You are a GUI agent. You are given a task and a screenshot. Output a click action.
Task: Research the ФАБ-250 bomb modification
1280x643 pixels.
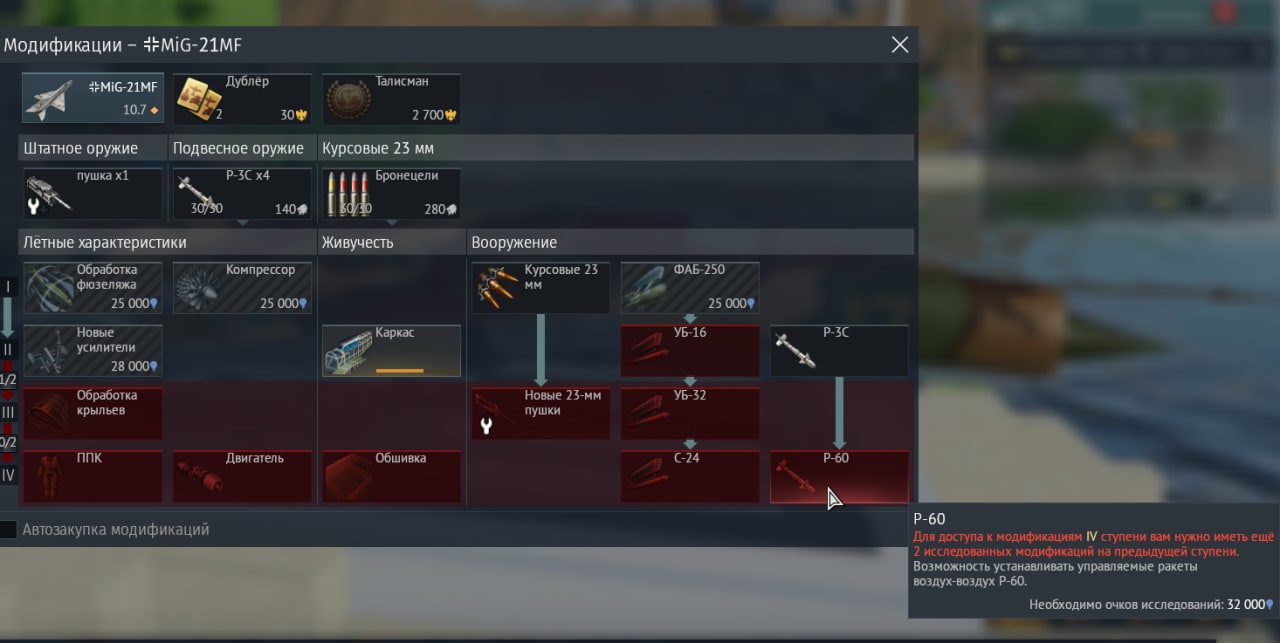coord(690,288)
